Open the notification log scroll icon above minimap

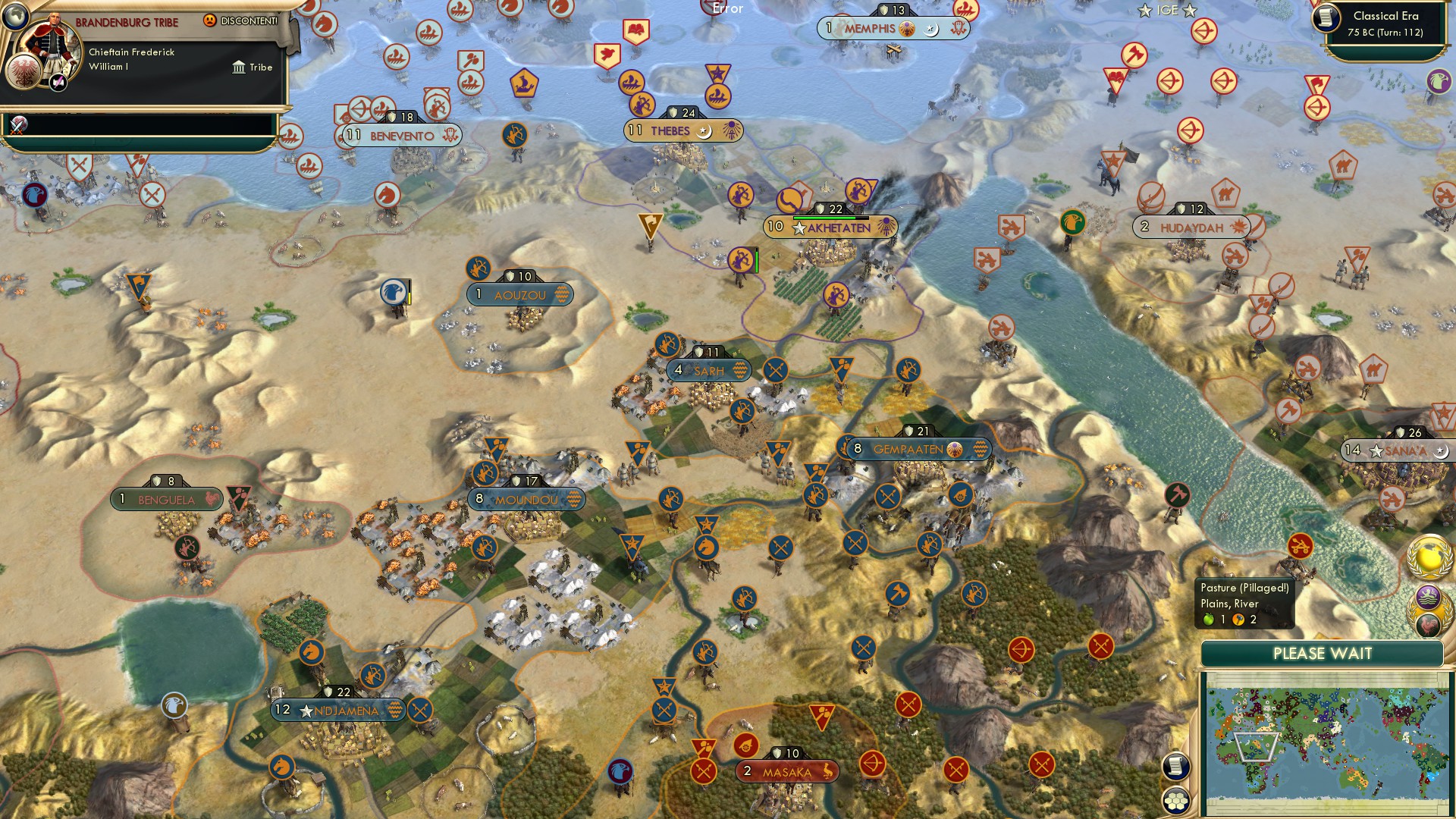click(1176, 766)
